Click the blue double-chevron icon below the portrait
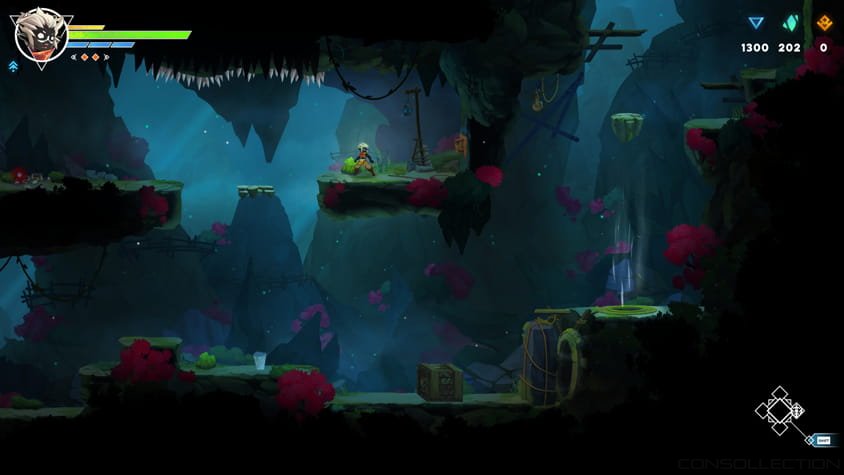 [x=13, y=66]
